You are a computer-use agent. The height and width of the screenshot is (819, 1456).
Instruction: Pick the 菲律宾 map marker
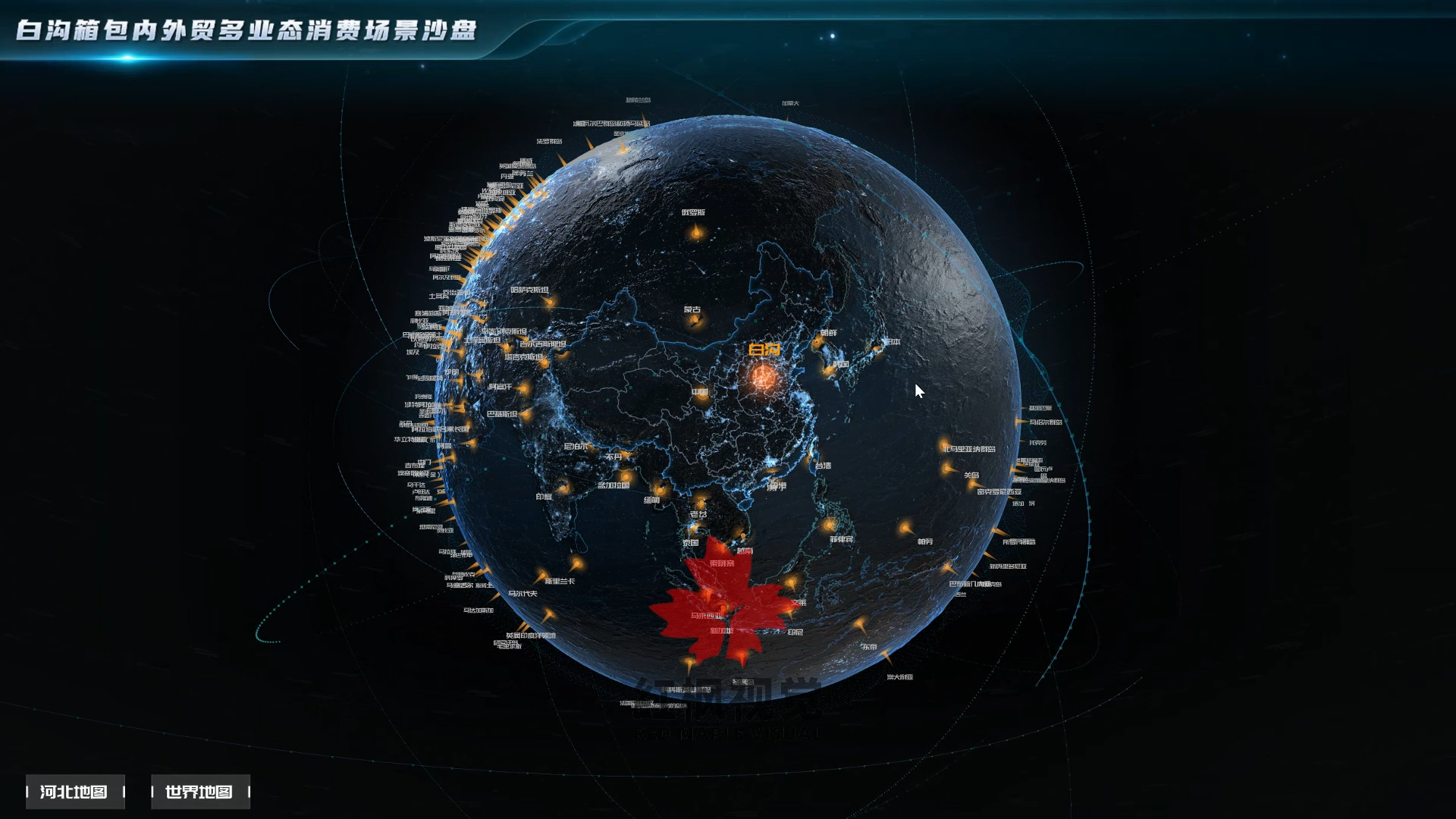pyautogui.click(x=829, y=525)
